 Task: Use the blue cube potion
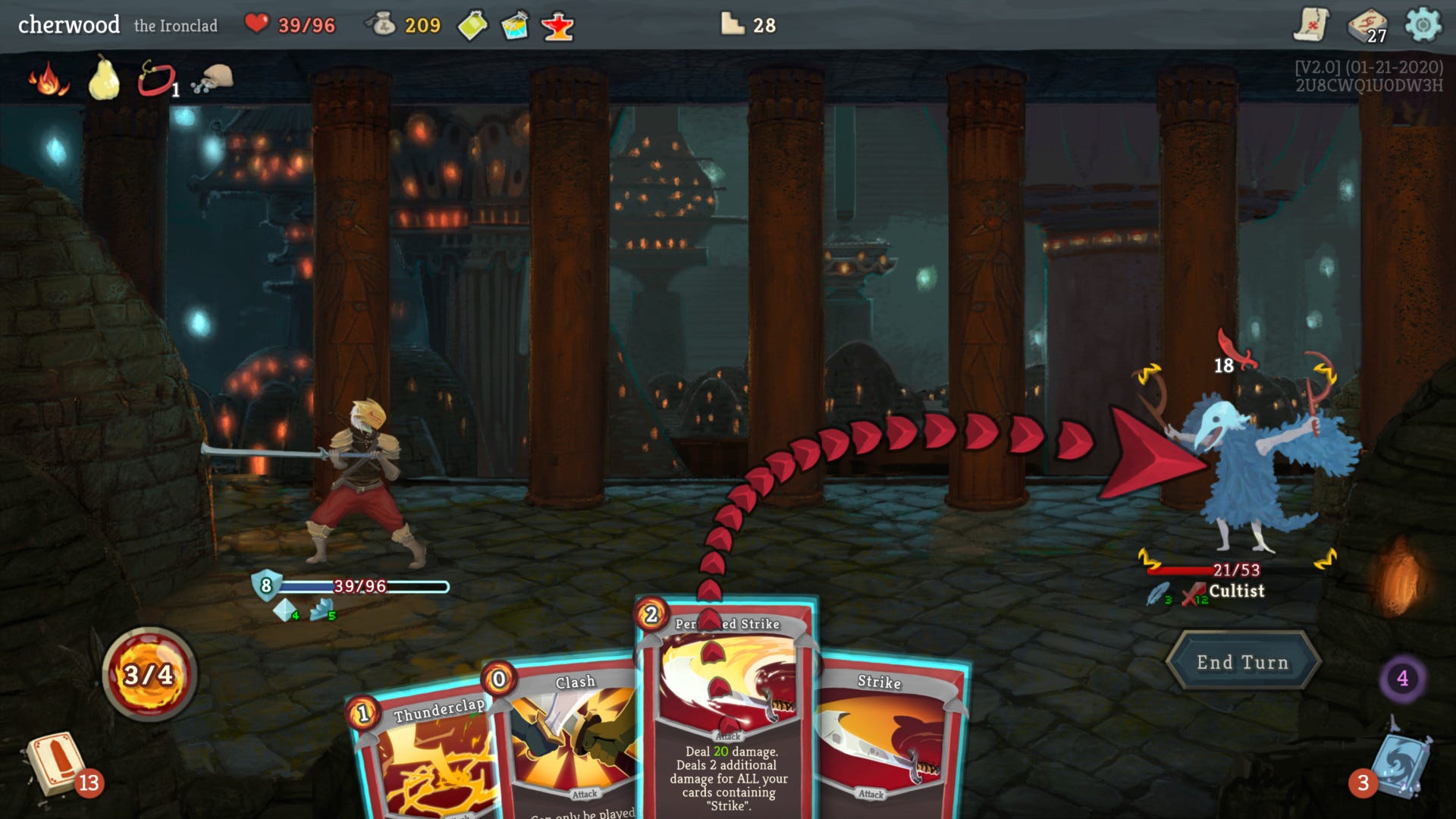tap(515, 26)
